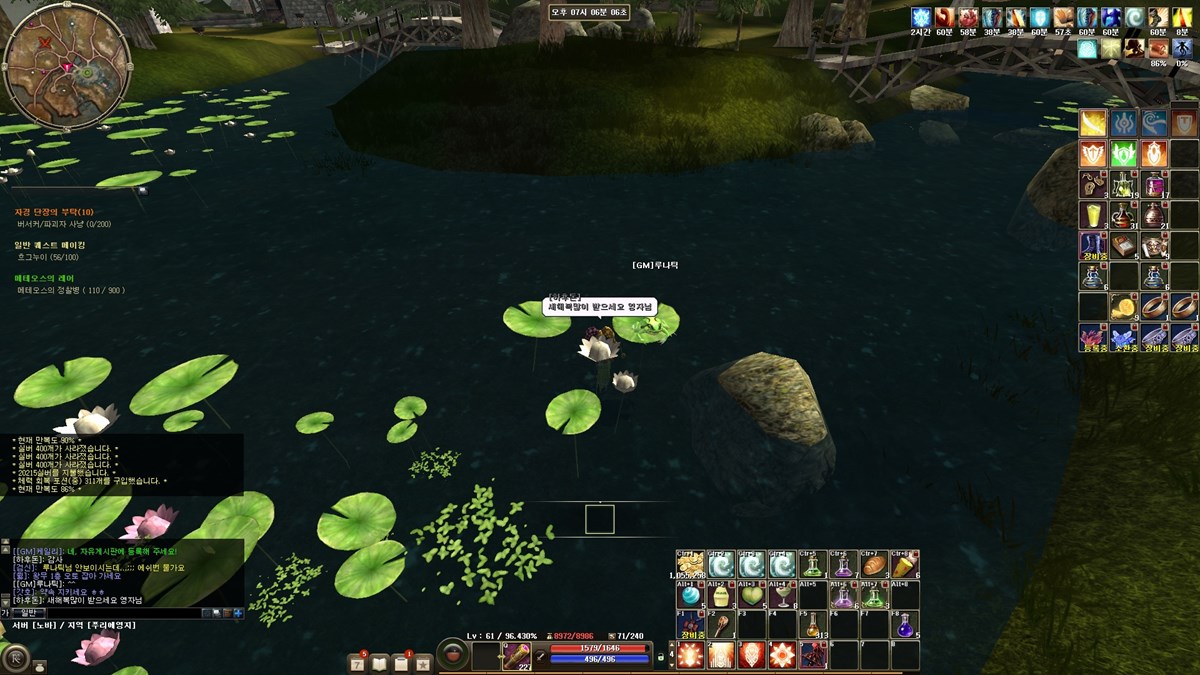Image resolution: width=1200 pixels, height=675 pixels.
Task: Activate the golden crescent slash skill
Action: pos(1093,123)
